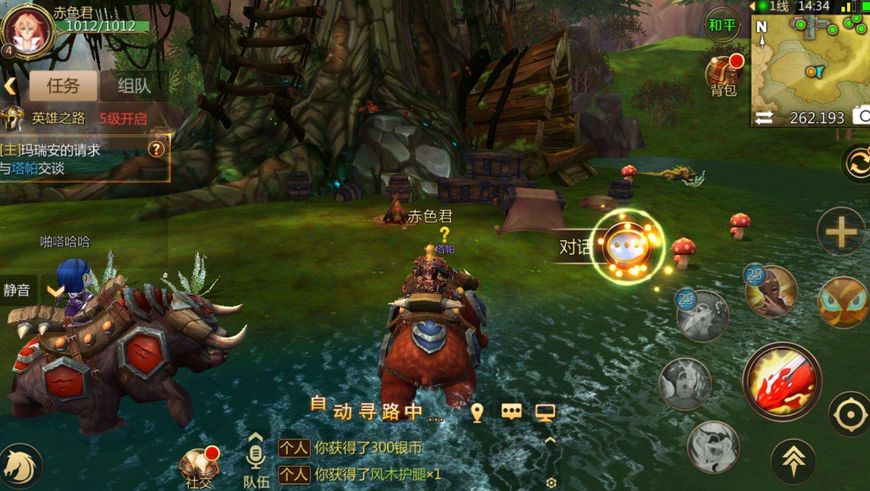Click the plus button on the right
This screenshot has height=491, width=870.
tap(841, 232)
